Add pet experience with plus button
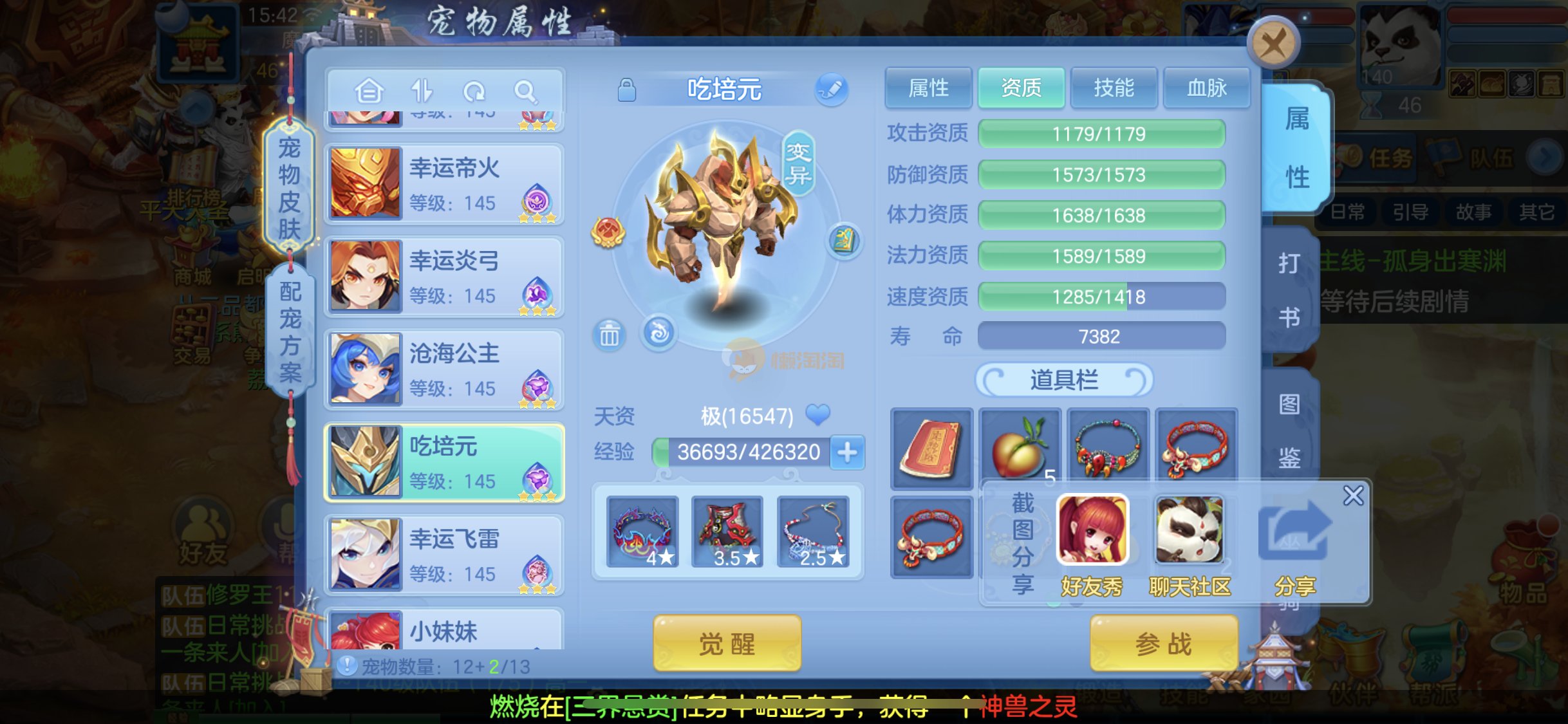Viewport: 1568px width, 724px height. coord(847,452)
